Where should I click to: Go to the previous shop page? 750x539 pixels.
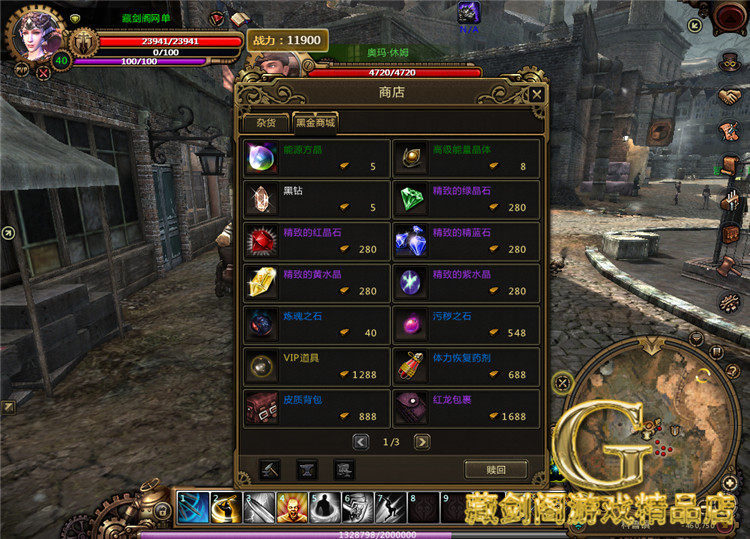point(360,441)
